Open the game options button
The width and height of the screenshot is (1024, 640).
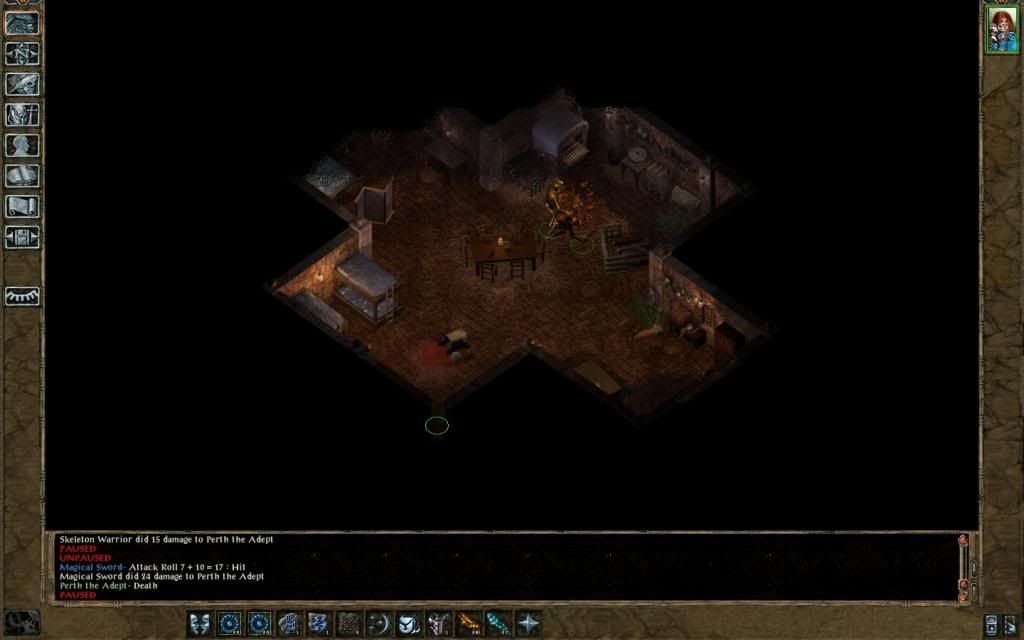(22, 237)
